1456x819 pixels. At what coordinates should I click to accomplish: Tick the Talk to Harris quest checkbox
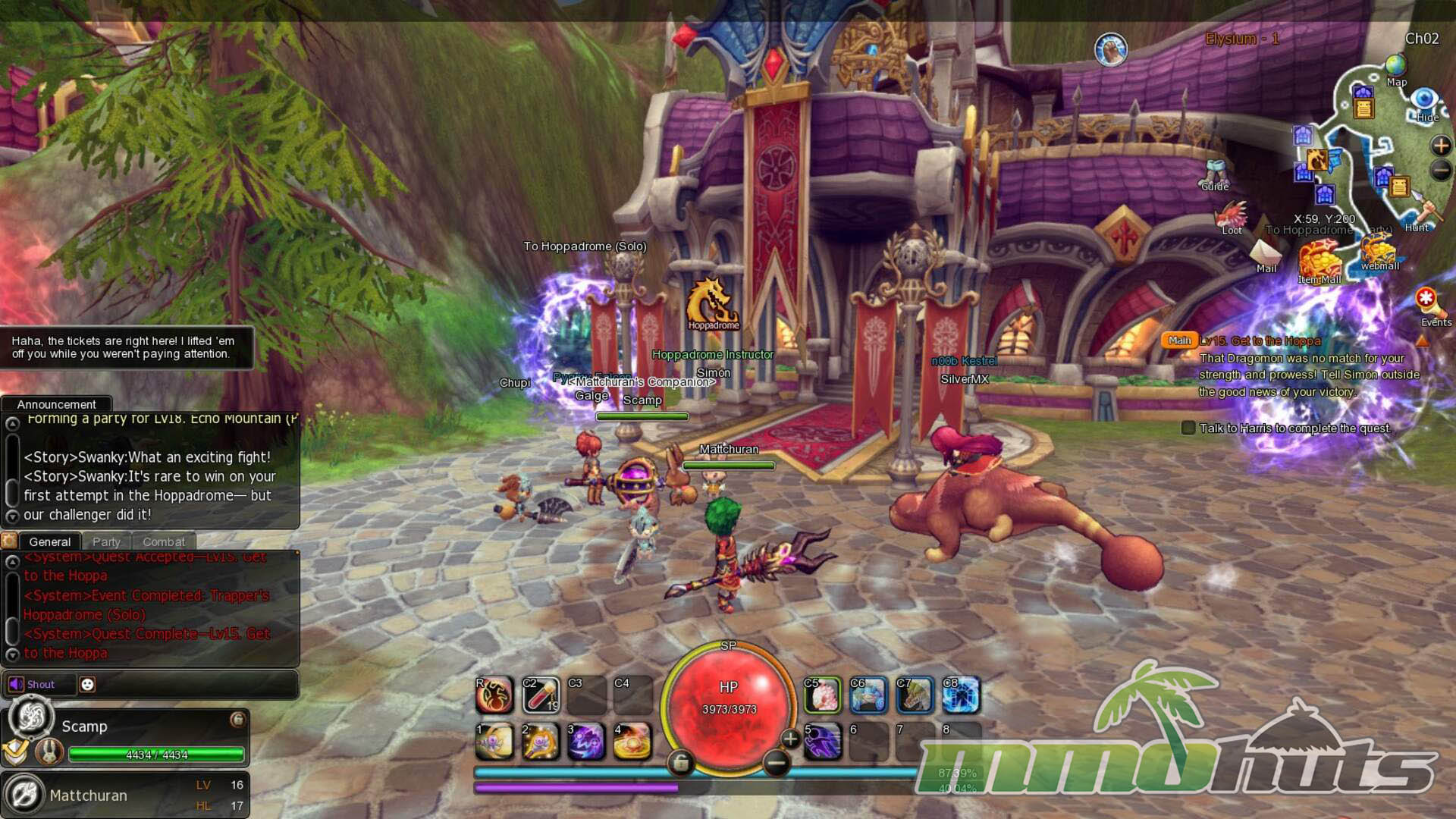(x=1188, y=428)
